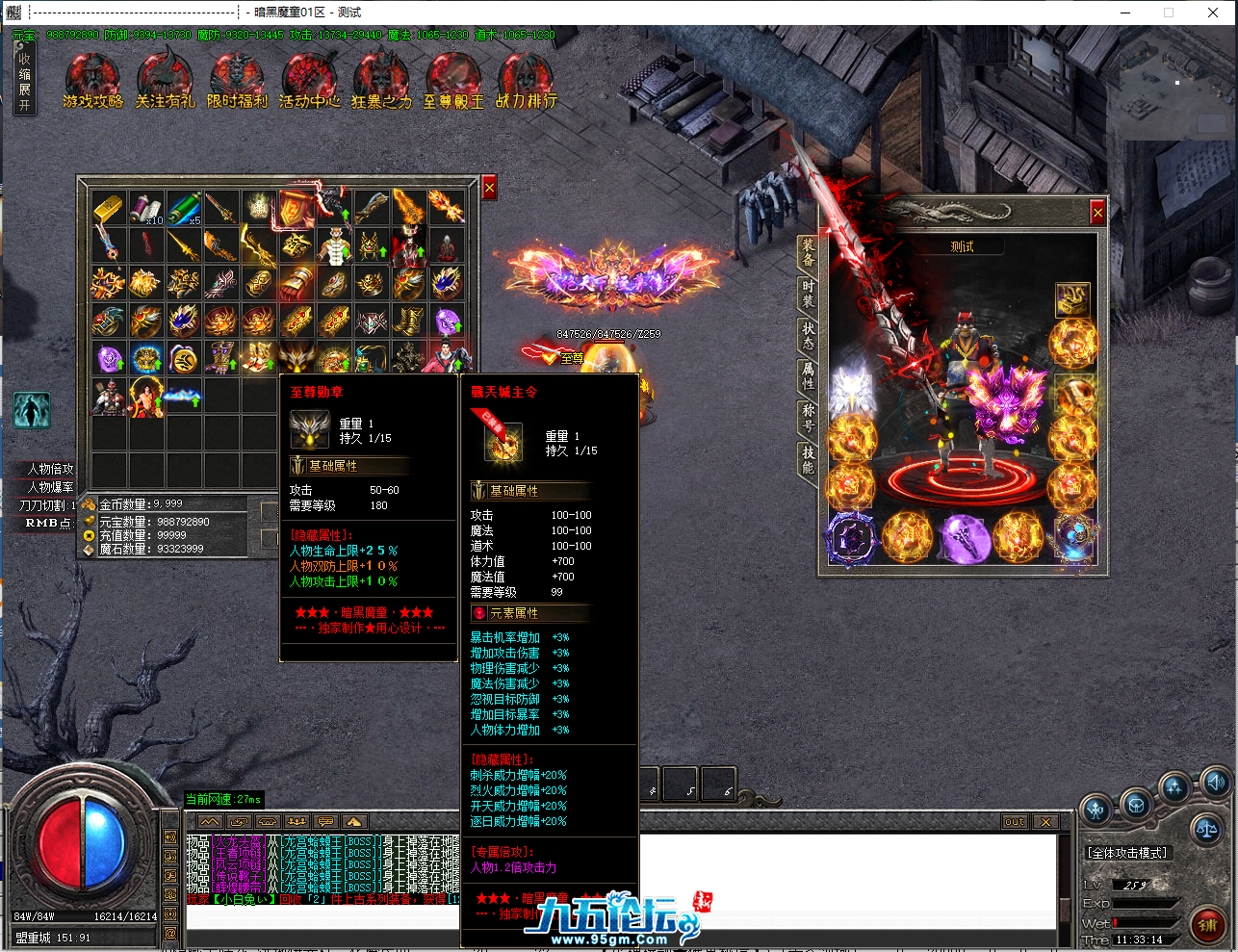The height and width of the screenshot is (952, 1238).
Task: Open the 关注有礼 gift menu
Action: [165, 79]
